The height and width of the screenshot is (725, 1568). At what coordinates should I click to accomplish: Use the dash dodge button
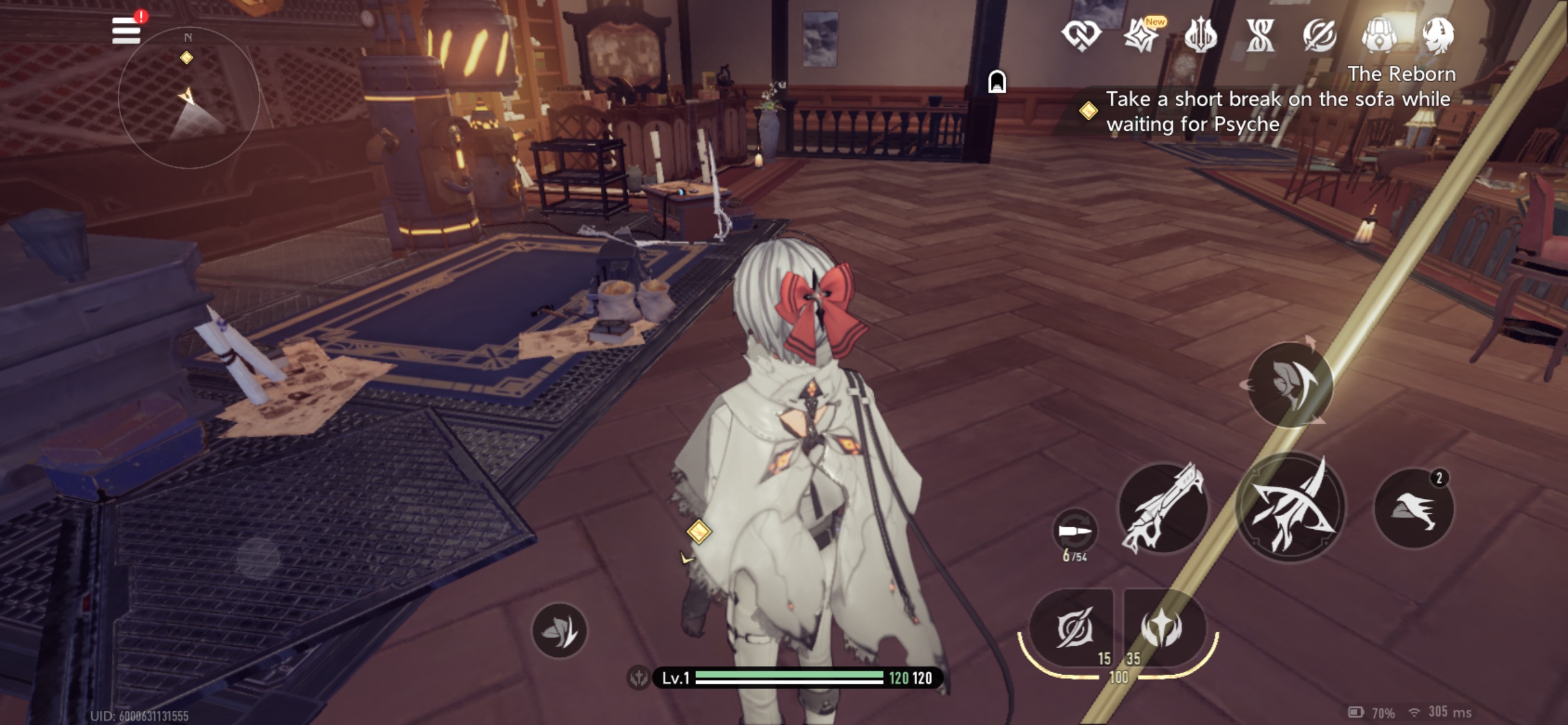1414,508
